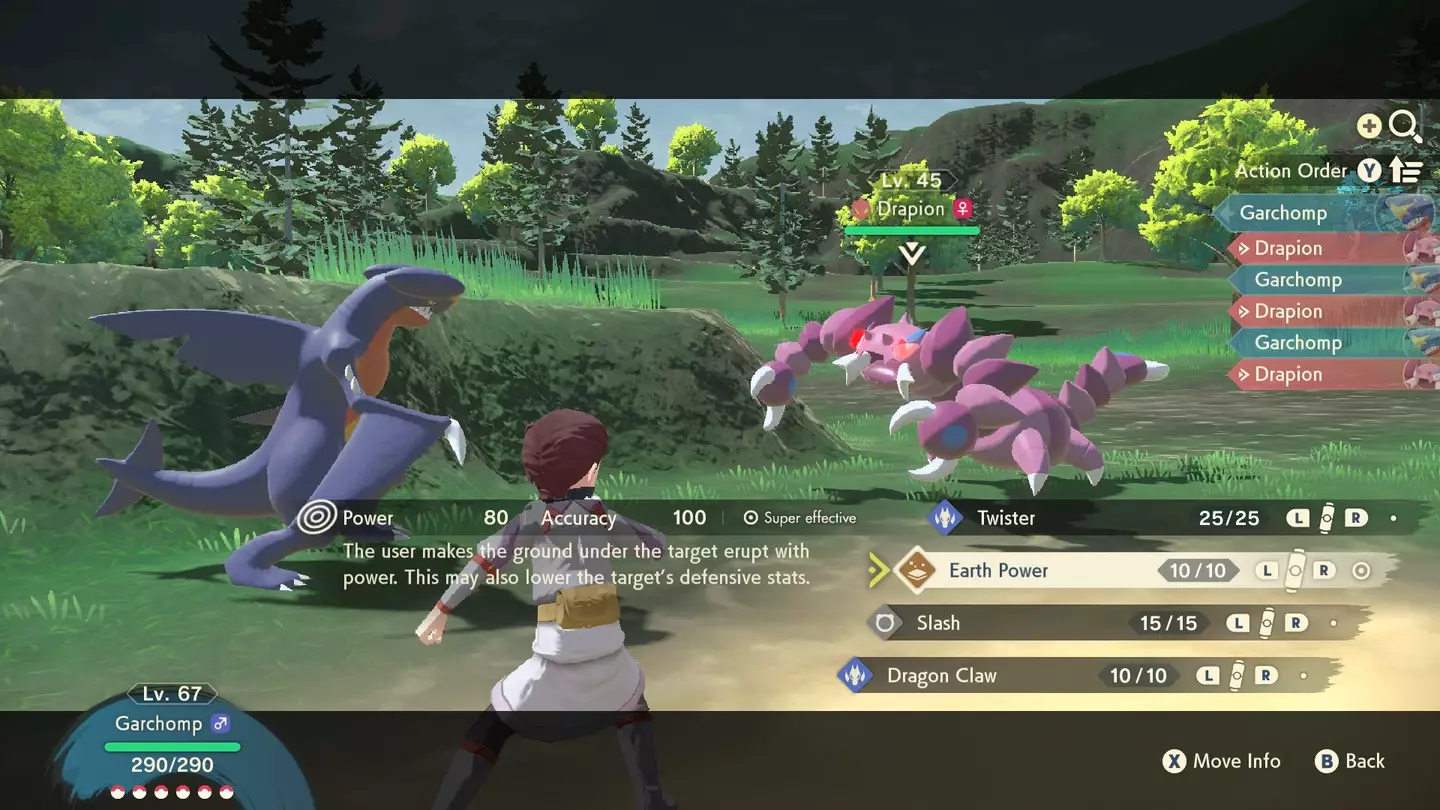Click the Ground-type icon on Earth Power
The height and width of the screenshot is (810, 1440).
[917, 570]
